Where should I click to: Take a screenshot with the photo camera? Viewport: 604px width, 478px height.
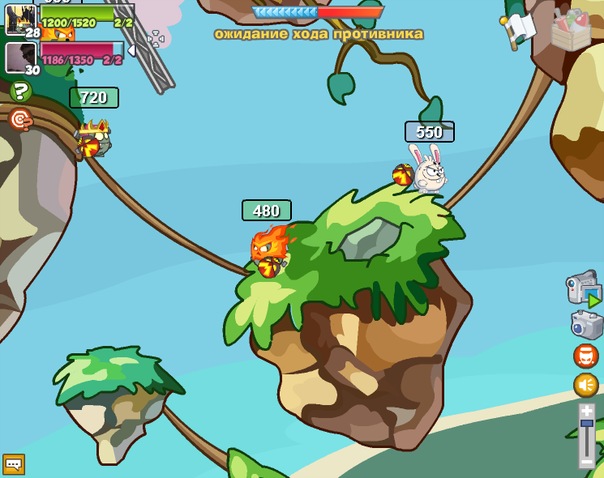click(x=586, y=324)
